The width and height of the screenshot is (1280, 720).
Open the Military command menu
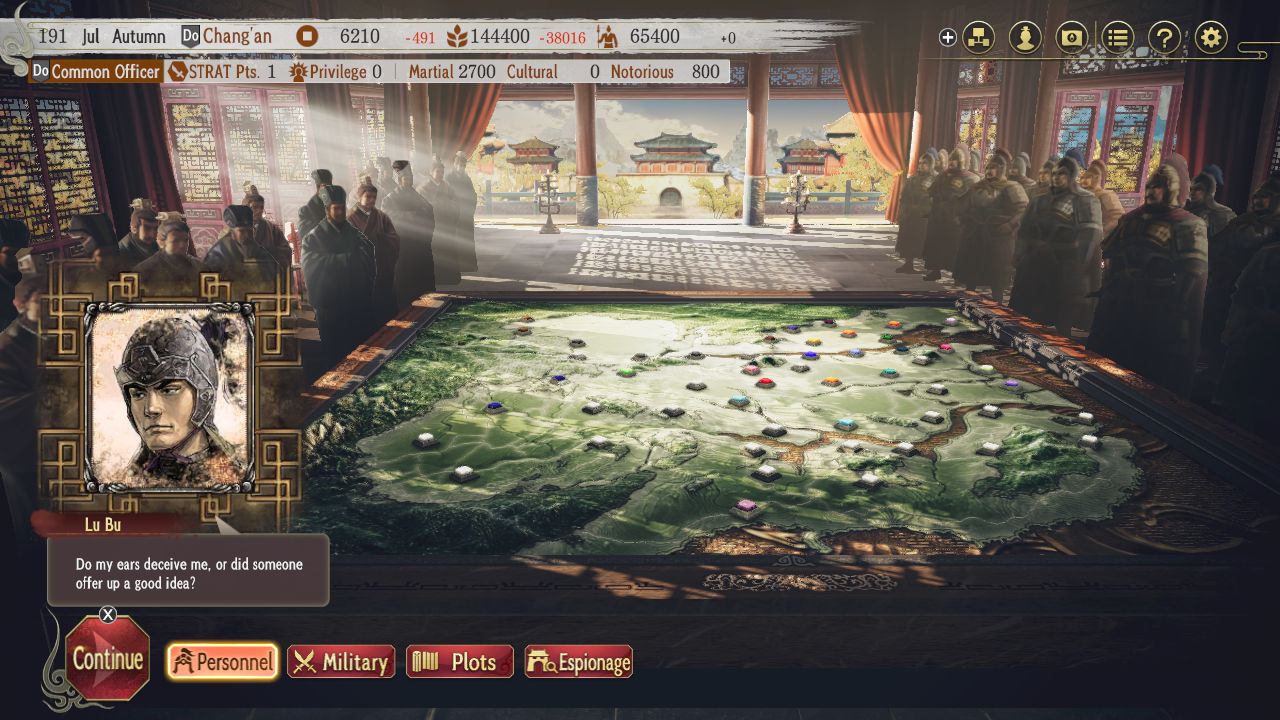(341, 661)
